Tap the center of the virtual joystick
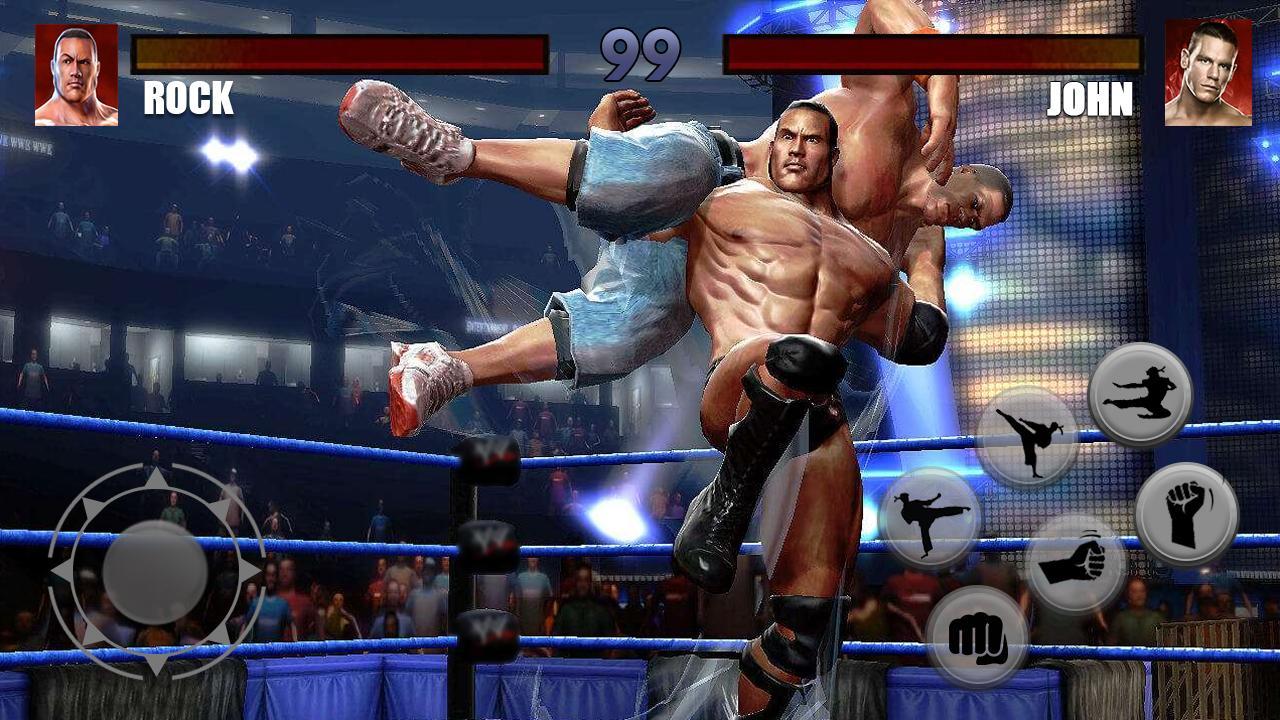Viewport: 1280px width, 720px height. pyautogui.click(x=157, y=572)
